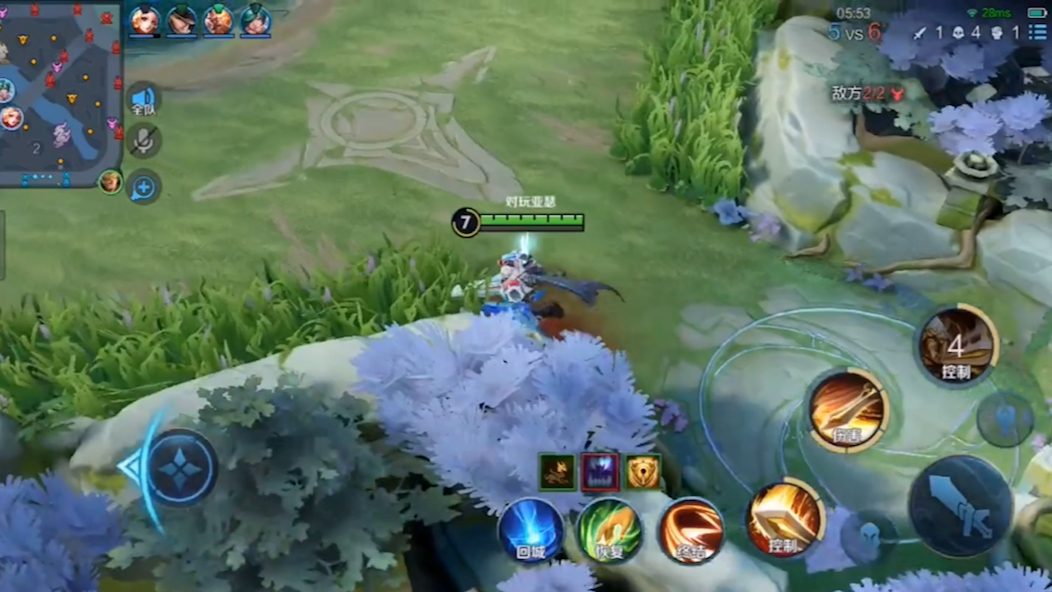Tap the tower-target attack button

(x=1004, y=420)
